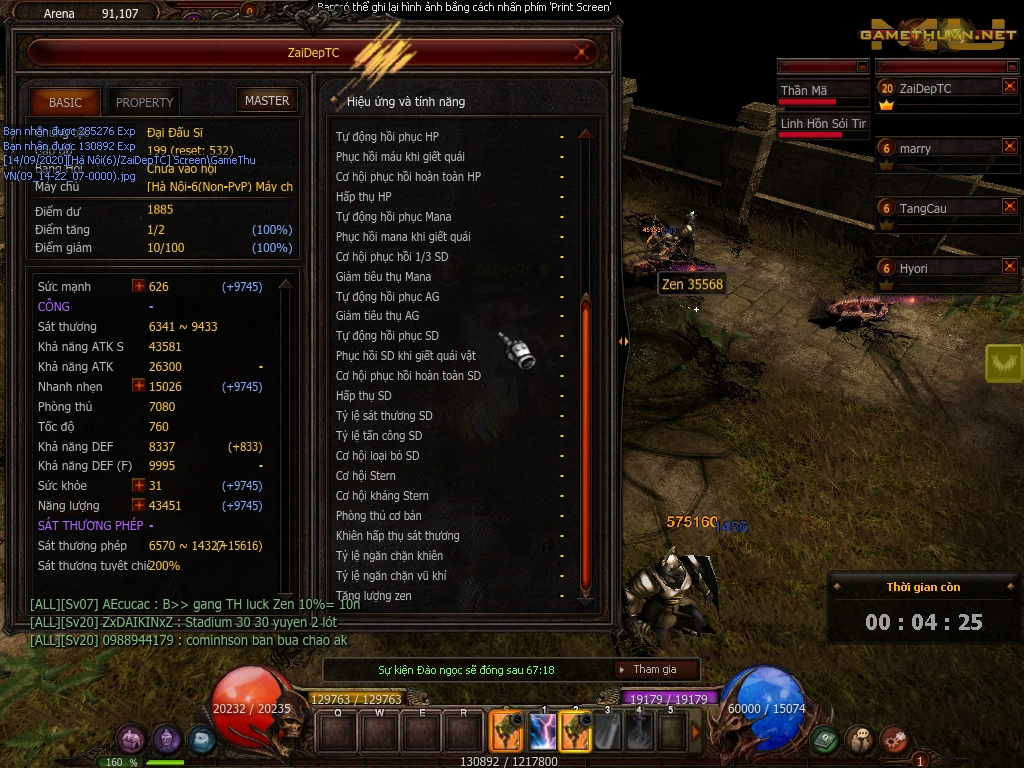Select party member ZaiDepTC
Image resolution: width=1024 pixels, height=768 pixels.
tap(925, 88)
